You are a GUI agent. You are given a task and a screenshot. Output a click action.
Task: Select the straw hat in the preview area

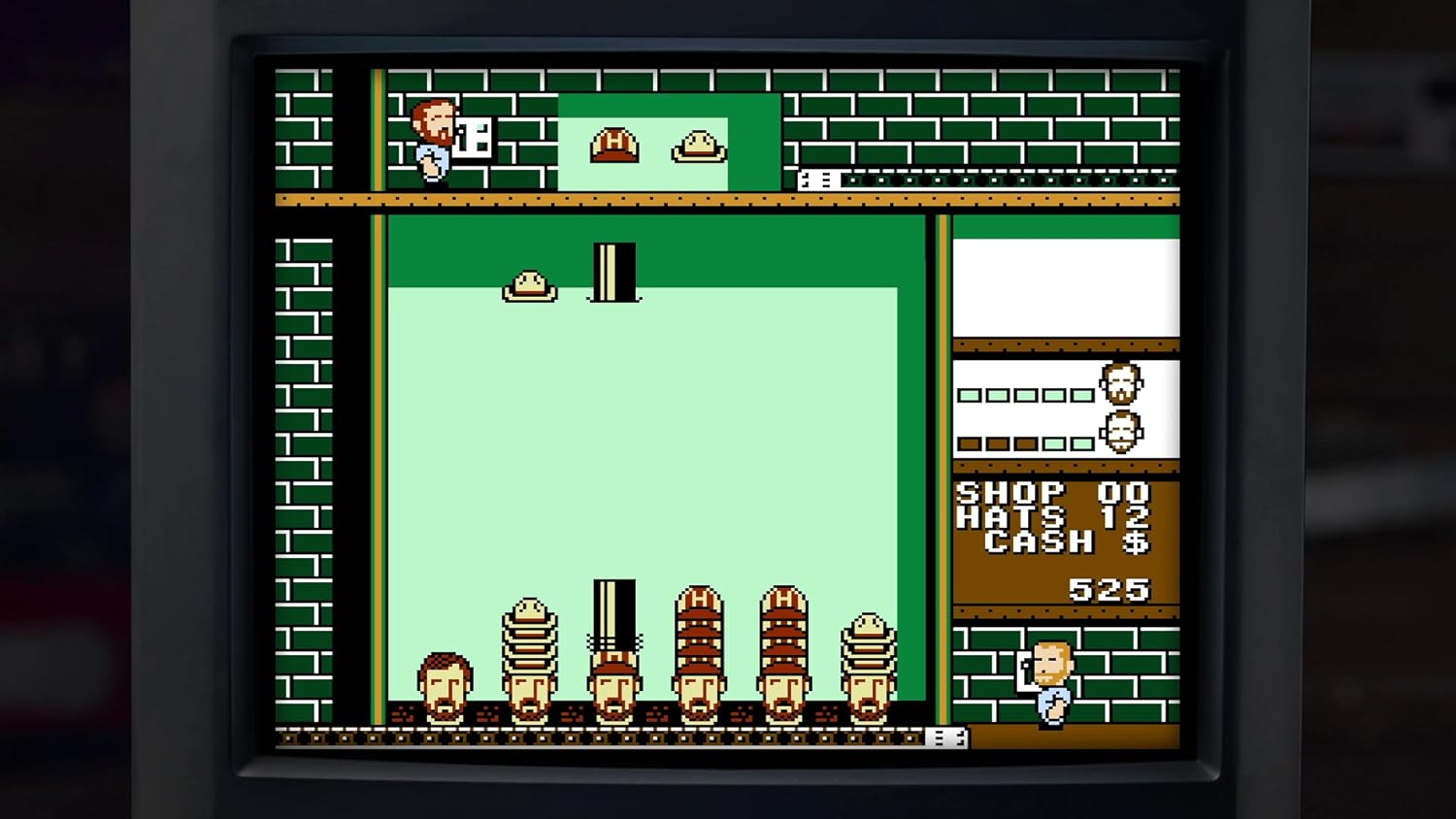tap(698, 146)
